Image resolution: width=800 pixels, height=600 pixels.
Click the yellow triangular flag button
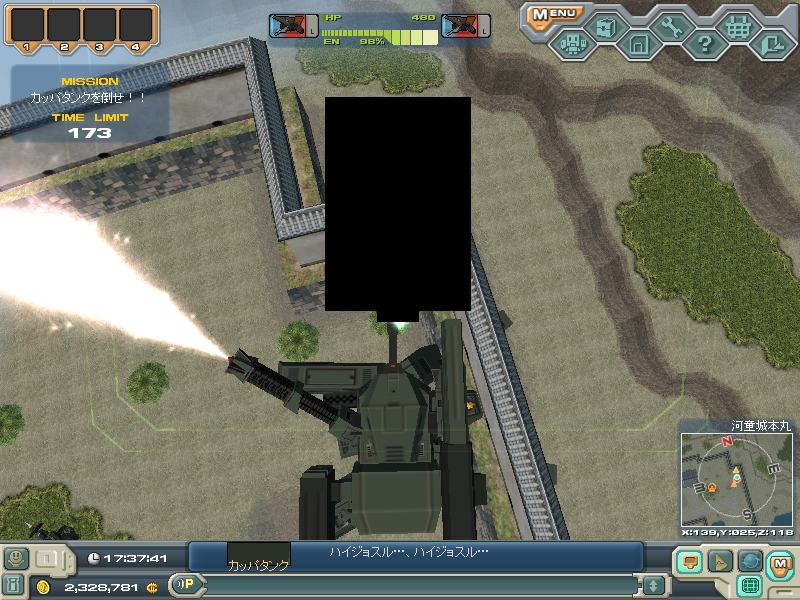tap(719, 562)
